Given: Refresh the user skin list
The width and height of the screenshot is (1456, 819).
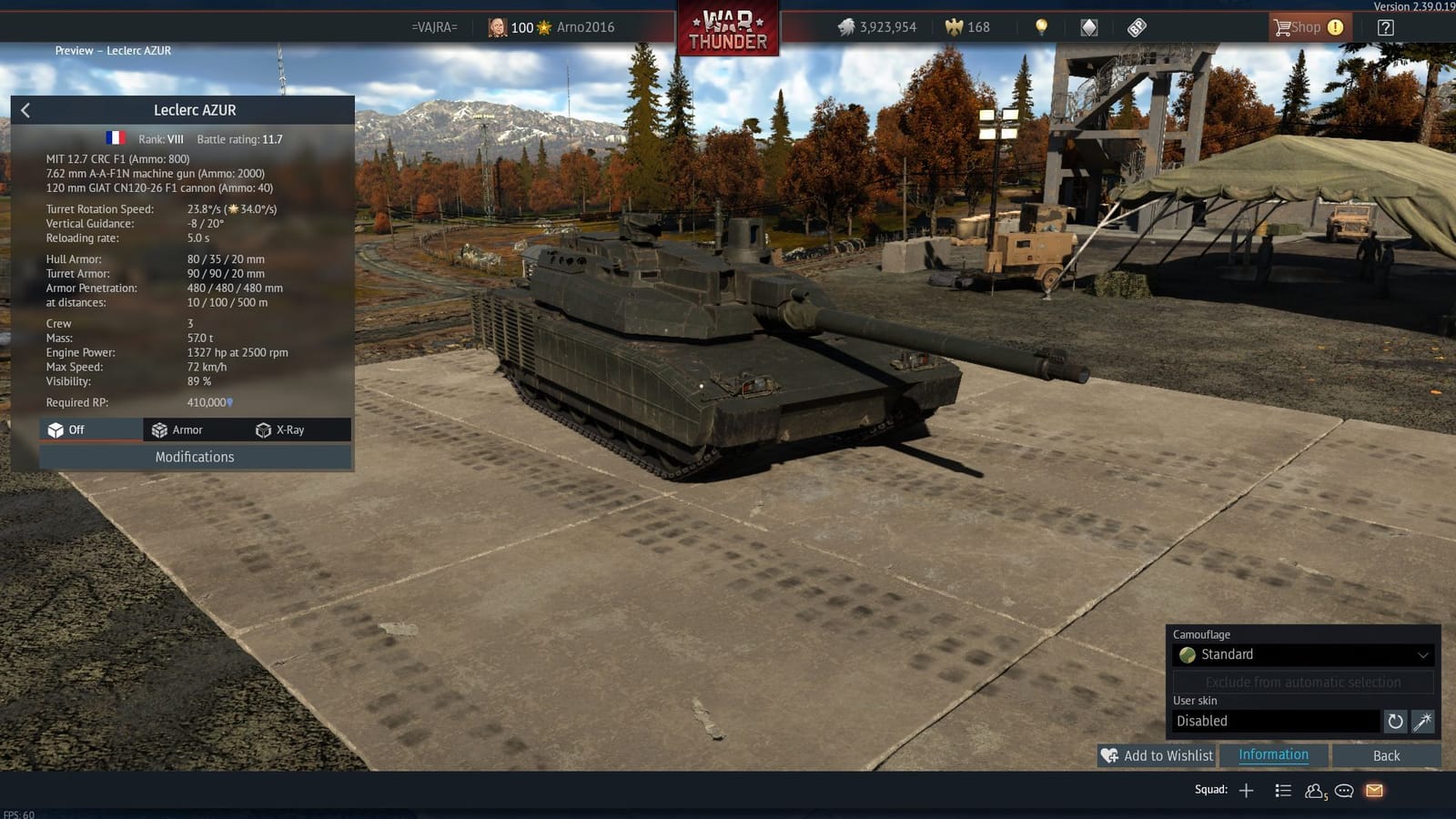Looking at the screenshot, I should pos(1395,721).
